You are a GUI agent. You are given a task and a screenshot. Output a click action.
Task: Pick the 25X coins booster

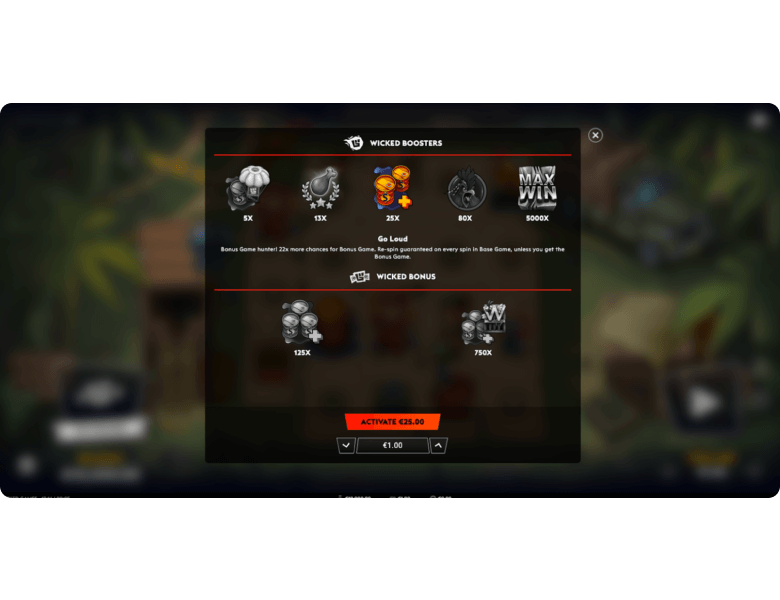pyautogui.click(x=392, y=189)
